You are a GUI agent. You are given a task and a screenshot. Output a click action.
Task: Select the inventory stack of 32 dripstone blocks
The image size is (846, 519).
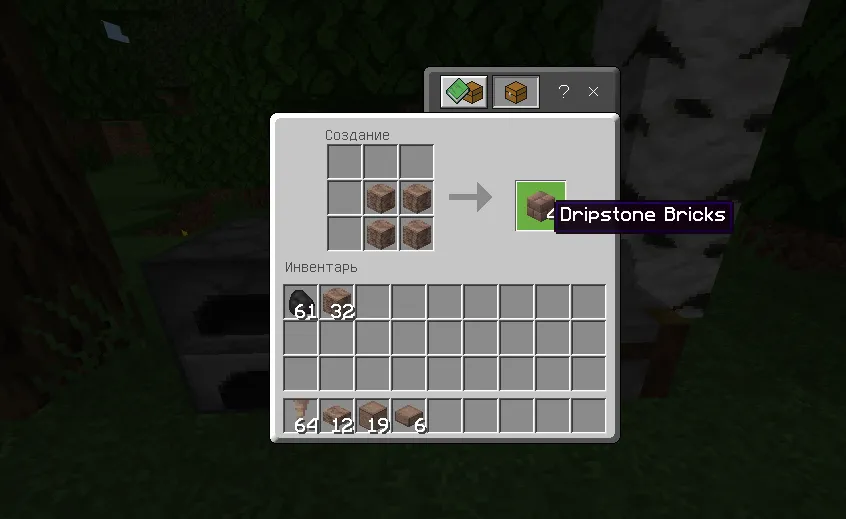pyautogui.click(x=337, y=302)
